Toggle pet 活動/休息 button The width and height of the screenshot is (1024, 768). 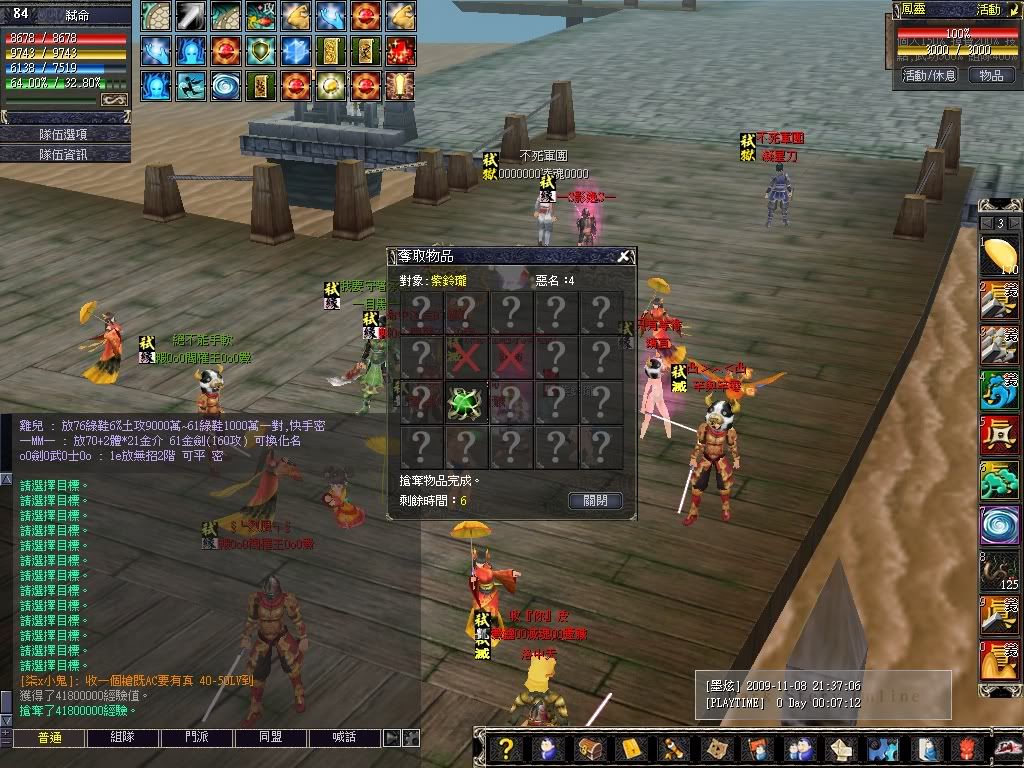point(929,76)
